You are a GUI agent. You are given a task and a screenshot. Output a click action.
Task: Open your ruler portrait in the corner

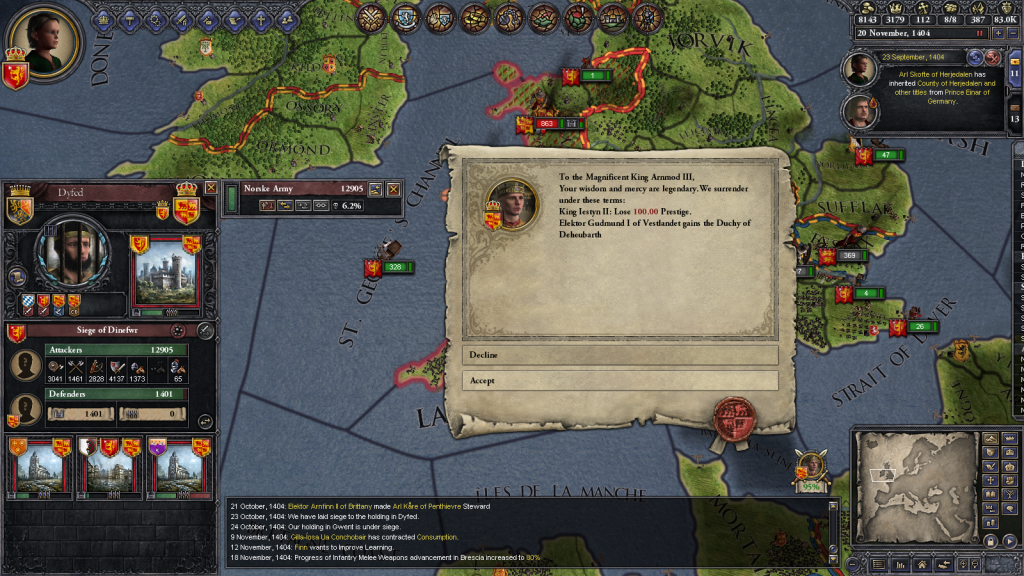[x=37, y=42]
